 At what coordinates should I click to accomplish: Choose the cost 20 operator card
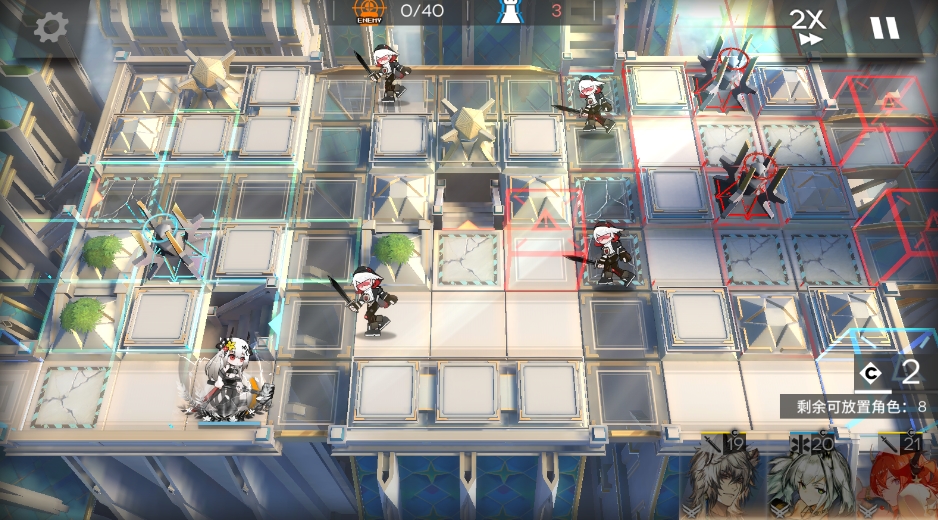816,478
